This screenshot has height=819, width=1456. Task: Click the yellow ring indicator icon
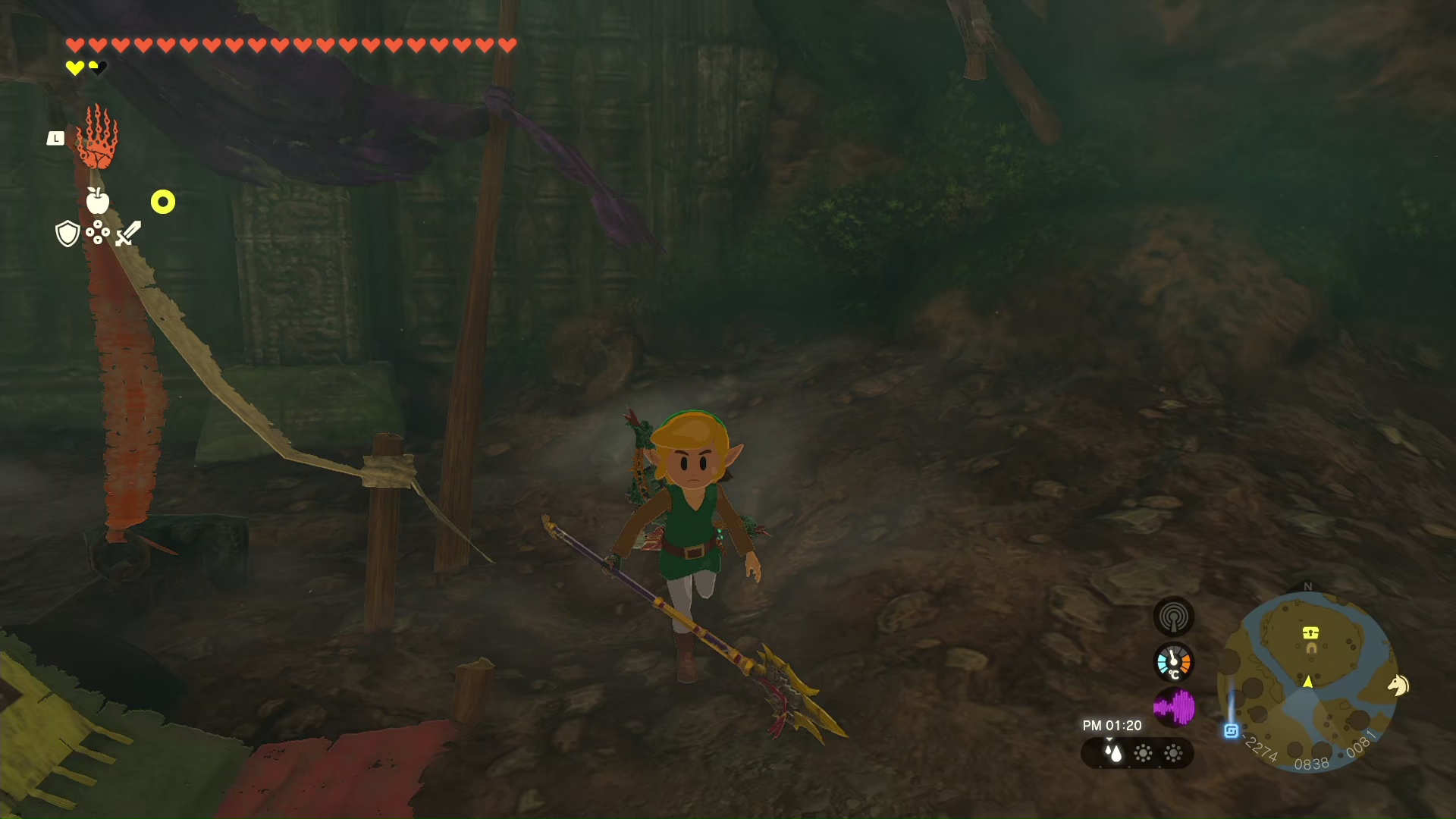coord(163,202)
